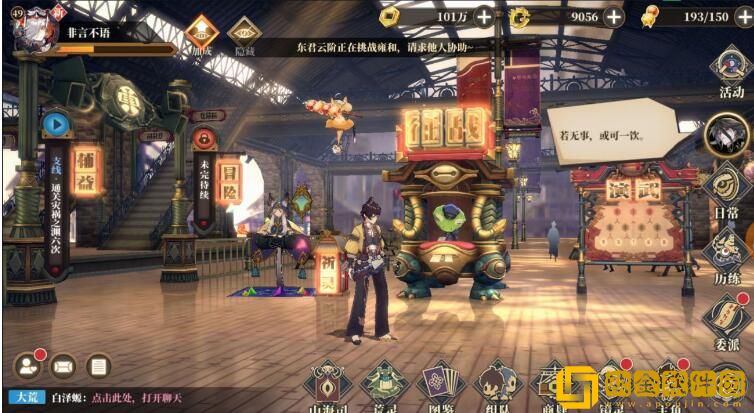Open the mail envelope icon

tap(62, 366)
